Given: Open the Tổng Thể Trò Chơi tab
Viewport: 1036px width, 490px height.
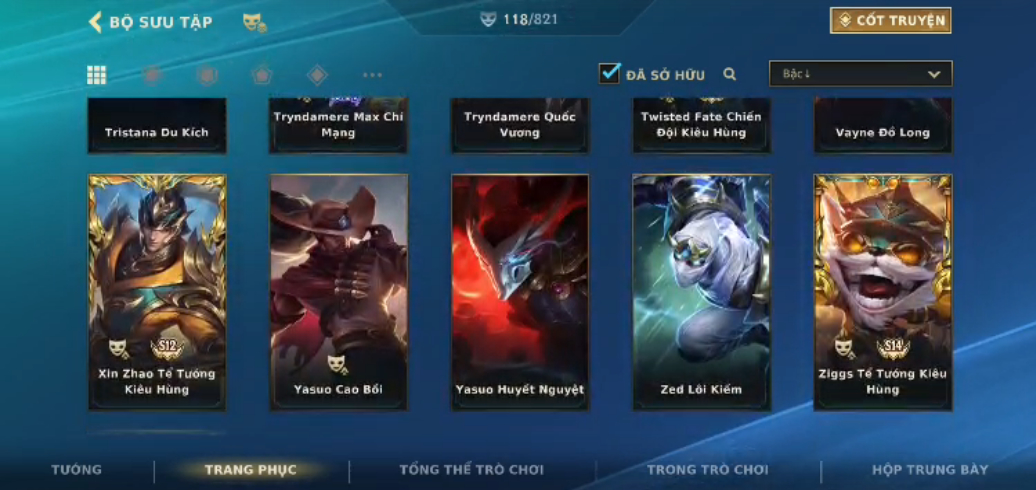Looking at the screenshot, I should point(471,470).
